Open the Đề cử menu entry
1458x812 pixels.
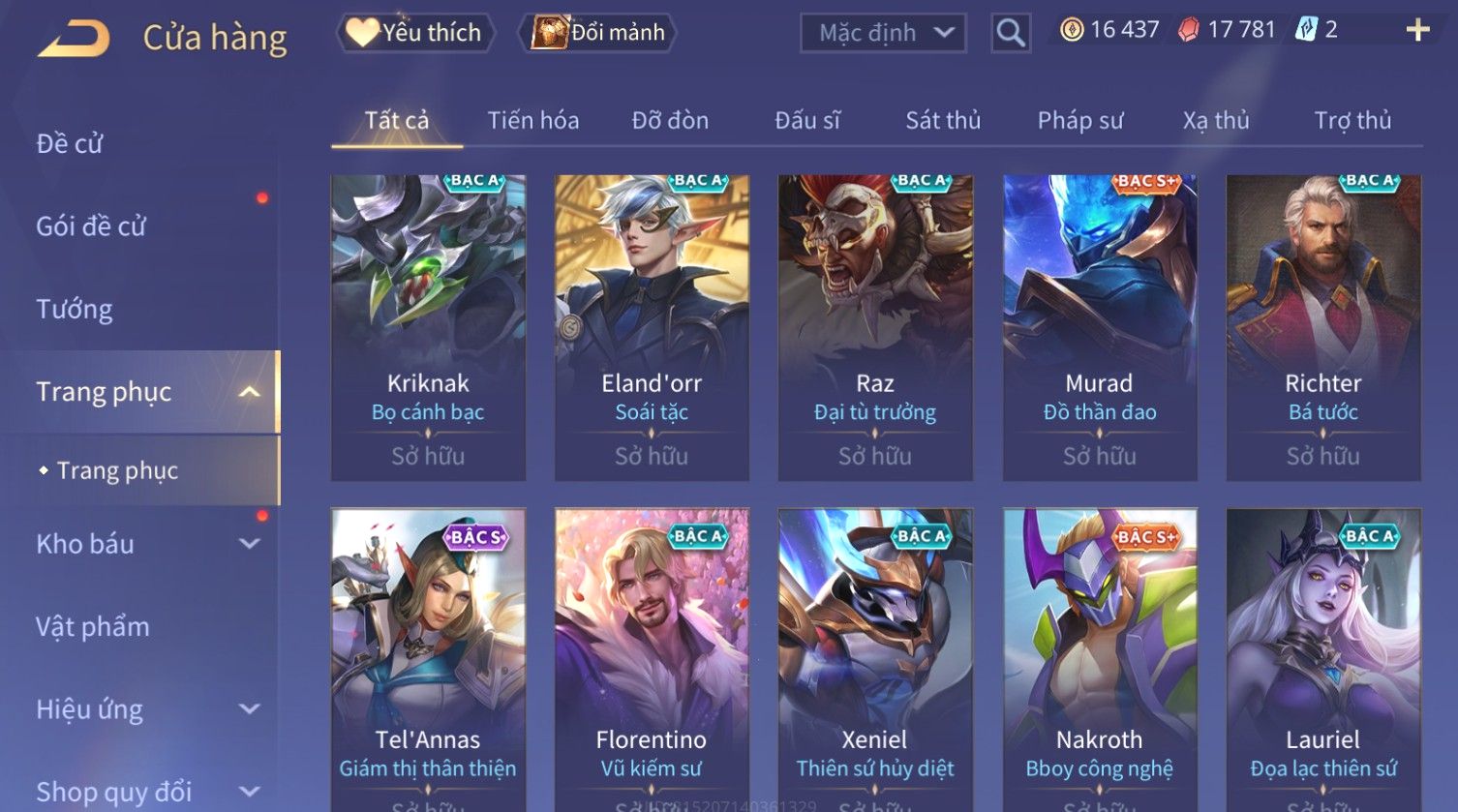[70, 143]
